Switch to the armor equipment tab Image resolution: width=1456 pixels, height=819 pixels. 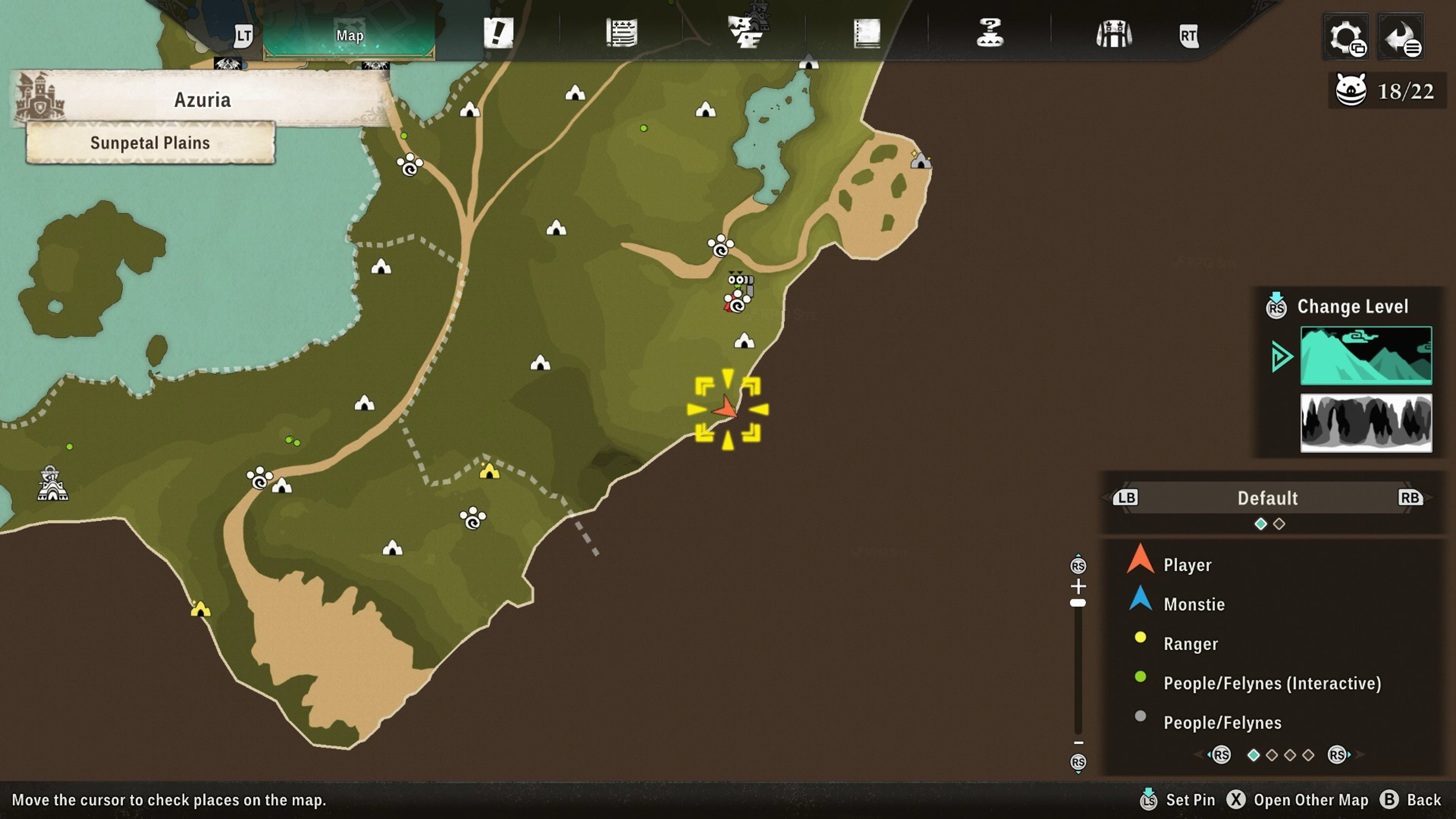point(1113,34)
